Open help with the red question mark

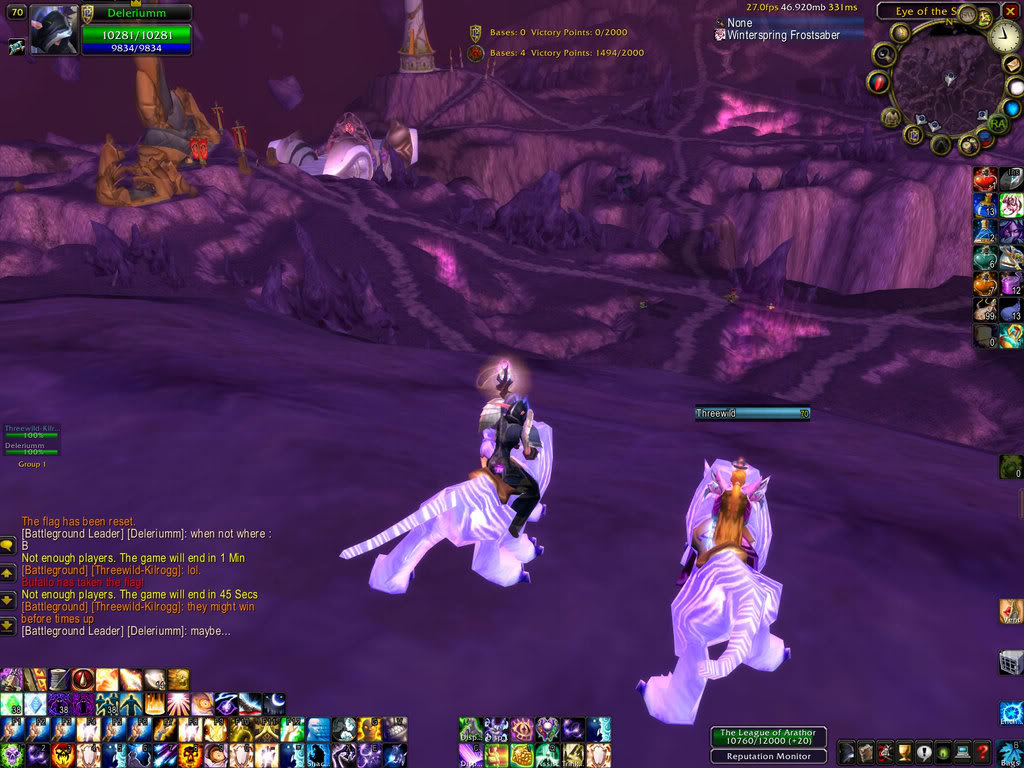click(x=983, y=752)
